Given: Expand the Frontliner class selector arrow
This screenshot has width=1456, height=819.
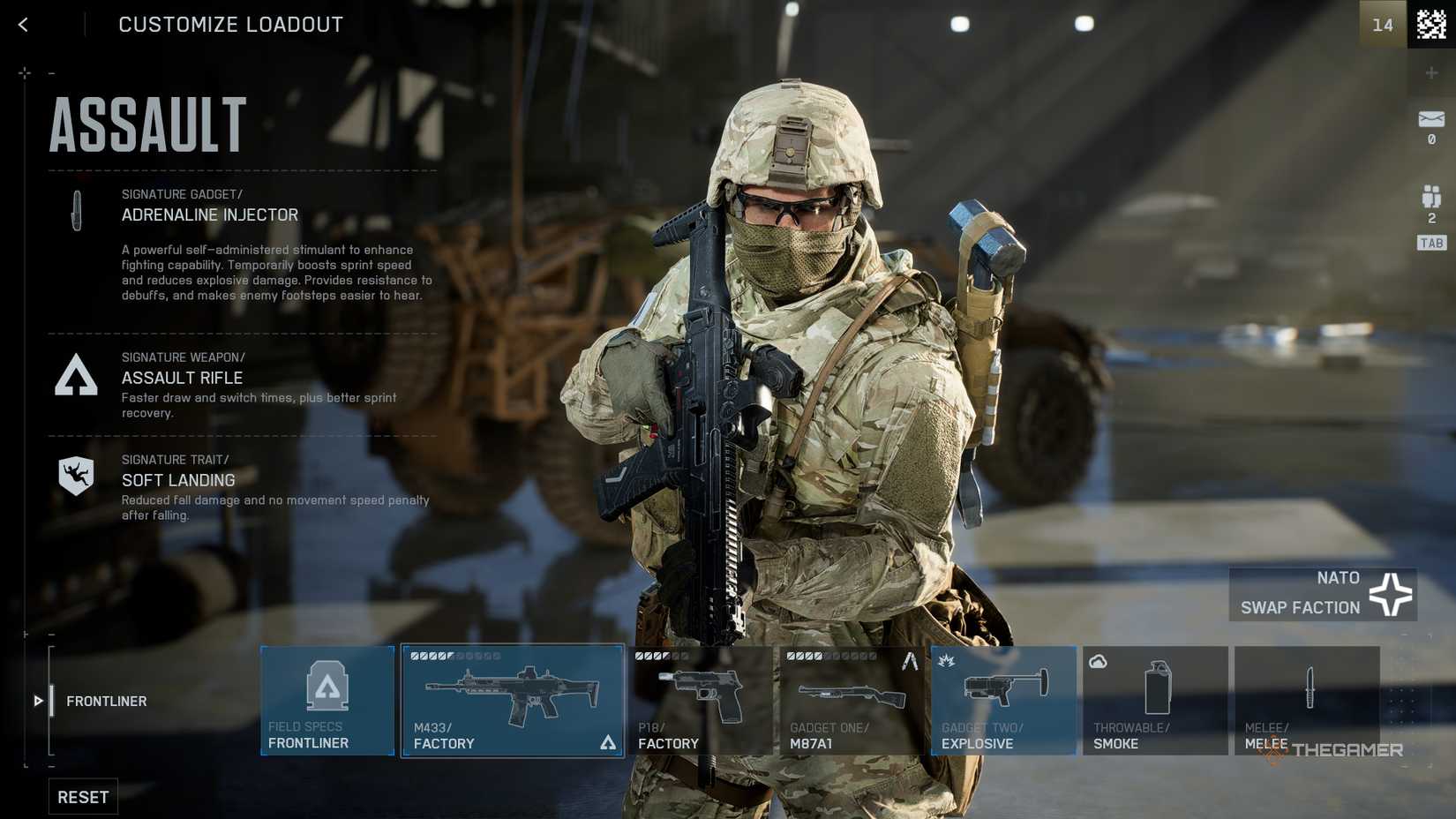Looking at the screenshot, I should pyautogui.click(x=38, y=701).
